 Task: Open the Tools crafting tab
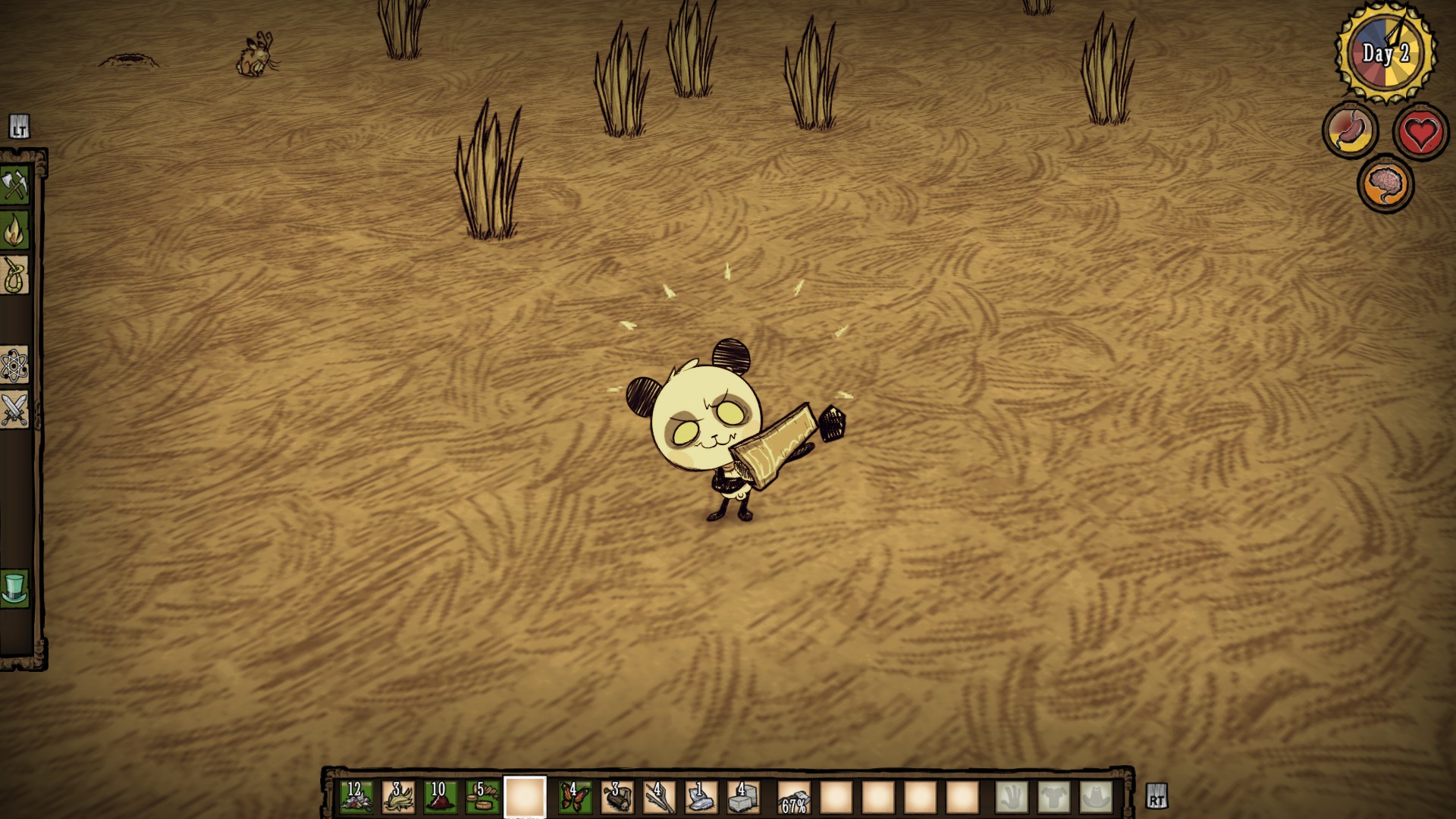[x=14, y=186]
